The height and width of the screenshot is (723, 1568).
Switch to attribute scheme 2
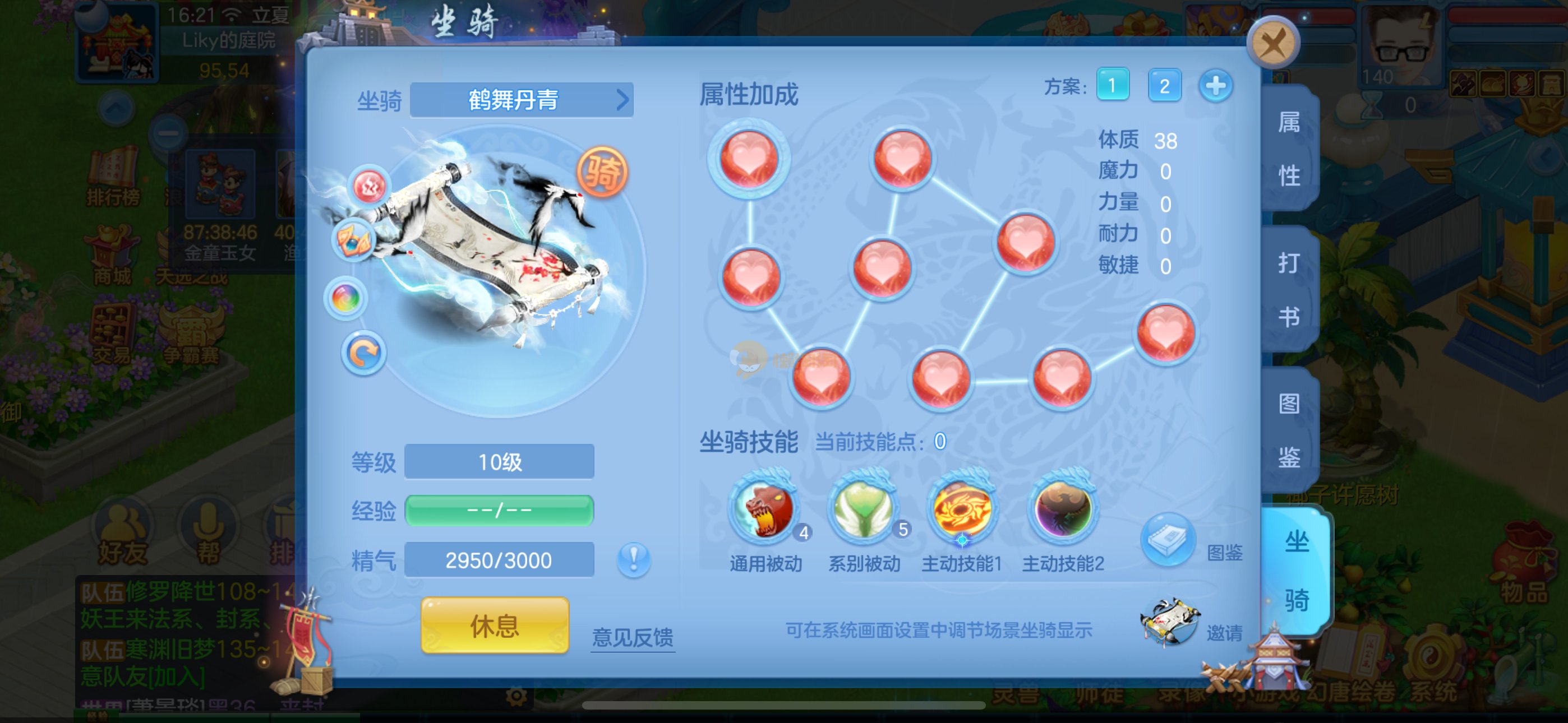coord(1164,86)
